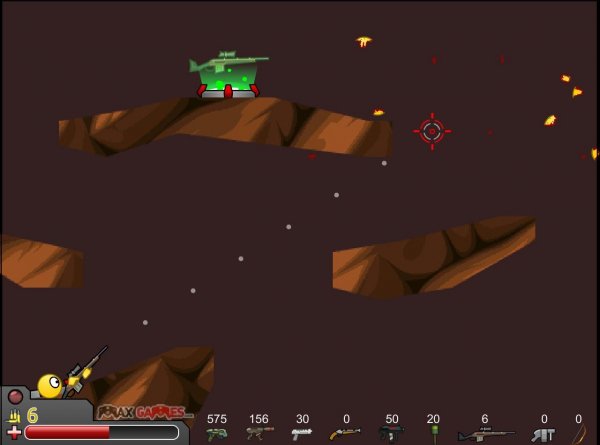600x445 pixels.
Task: Switch to the sniper rifle with 6 ammo
Action: point(485,434)
